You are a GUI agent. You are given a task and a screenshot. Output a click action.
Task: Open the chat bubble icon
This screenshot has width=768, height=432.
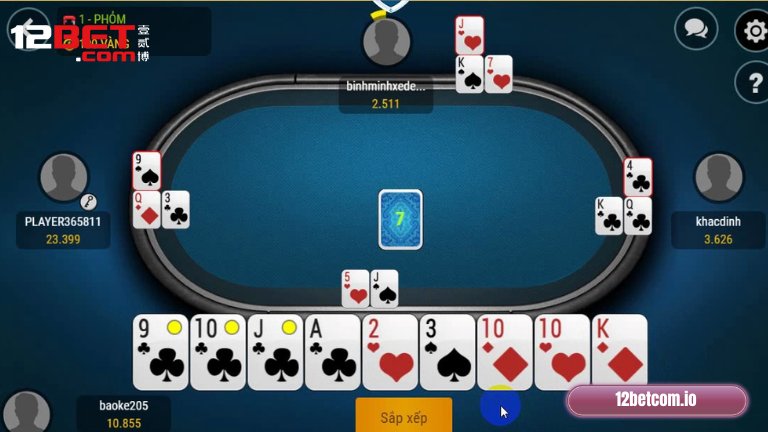(x=696, y=29)
